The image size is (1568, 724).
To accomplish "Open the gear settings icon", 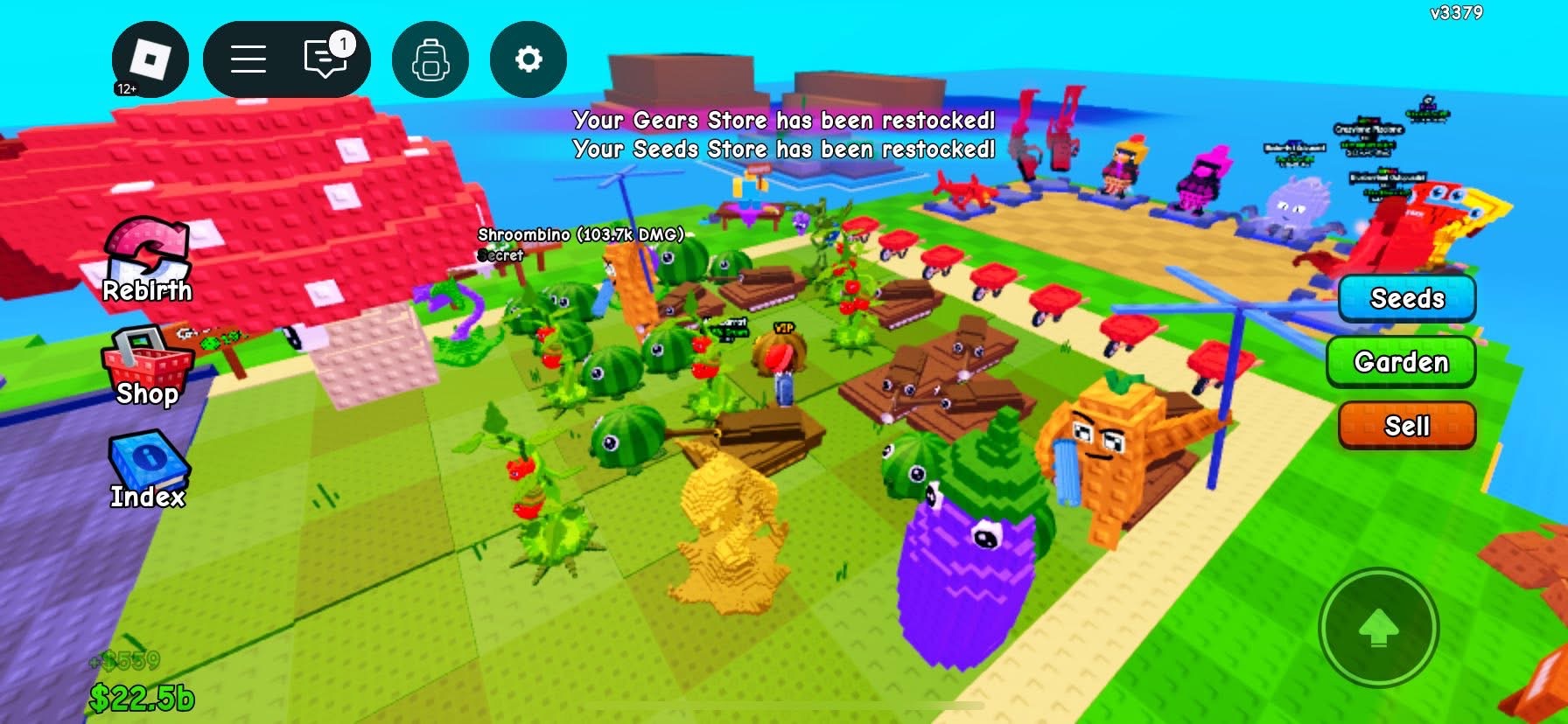I will click(528, 59).
